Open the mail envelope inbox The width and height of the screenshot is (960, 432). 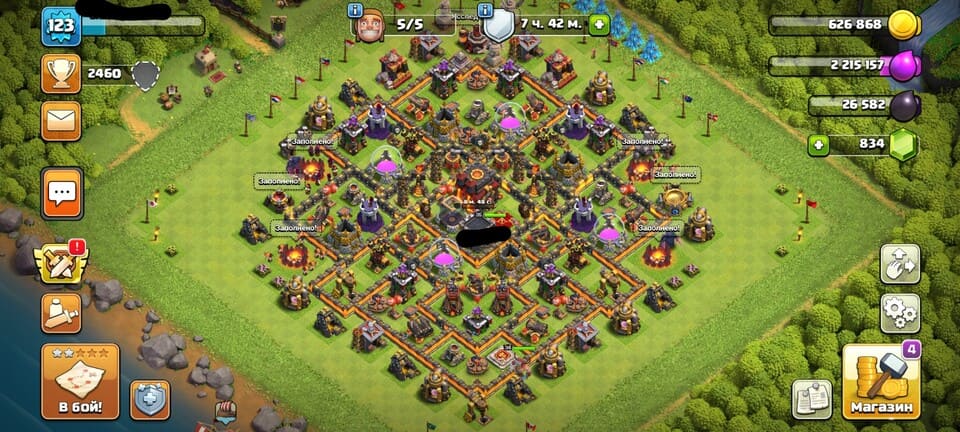click(x=61, y=121)
